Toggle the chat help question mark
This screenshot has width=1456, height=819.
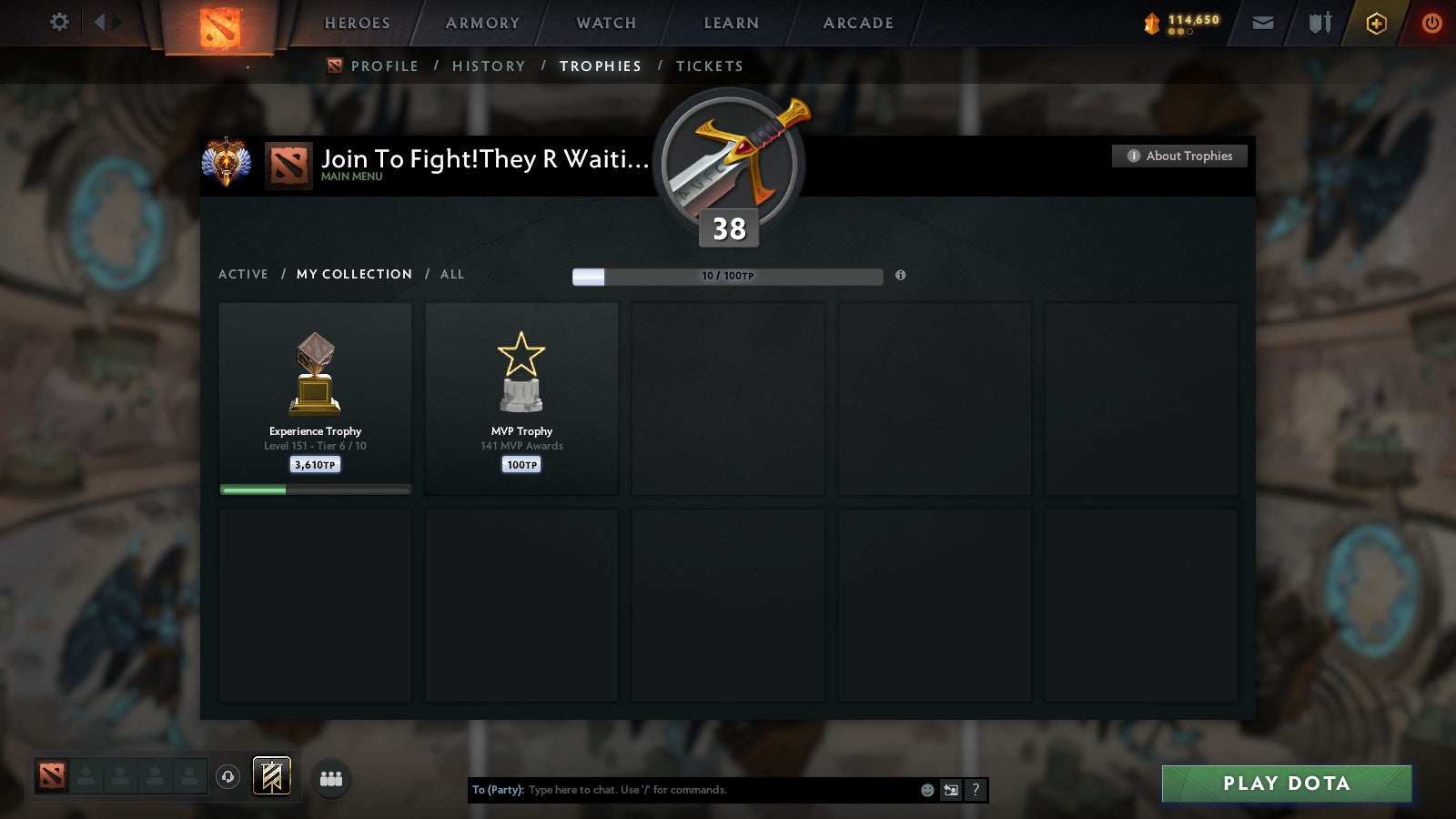coord(976,791)
